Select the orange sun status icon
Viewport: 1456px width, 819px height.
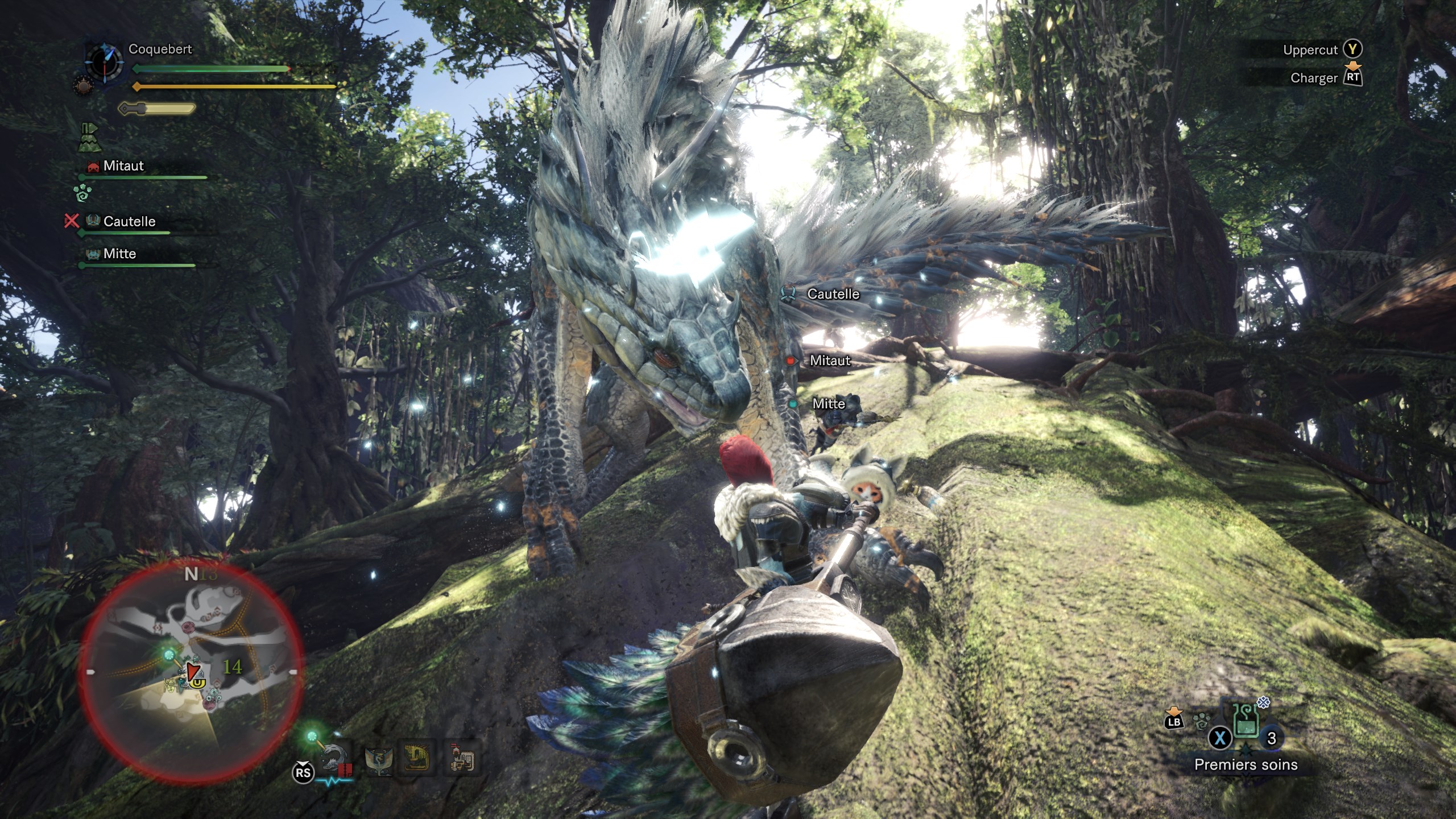(x=82, y=86)
